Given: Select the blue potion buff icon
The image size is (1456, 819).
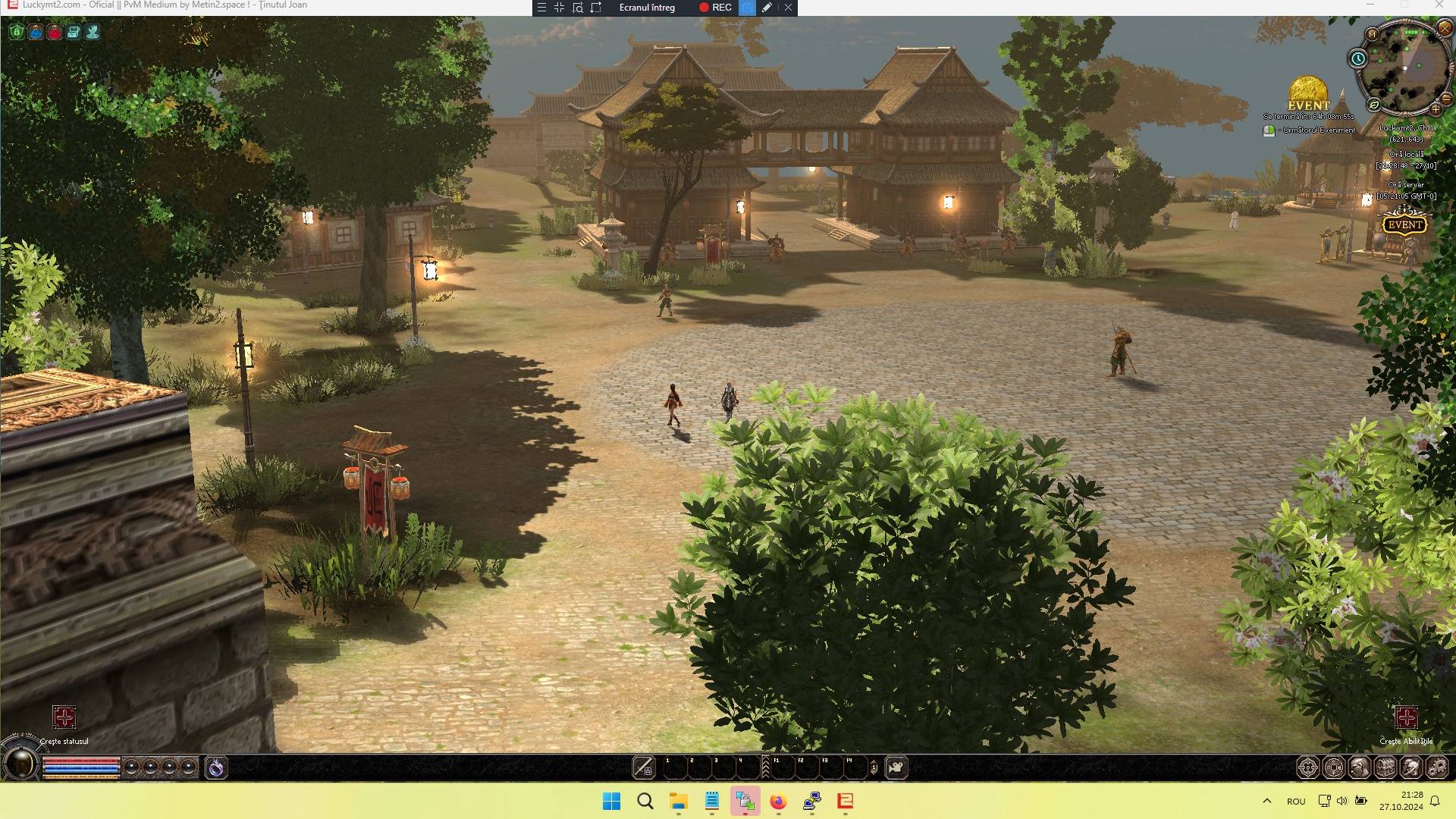Looking at the screenshot, I should pos(36,33).
